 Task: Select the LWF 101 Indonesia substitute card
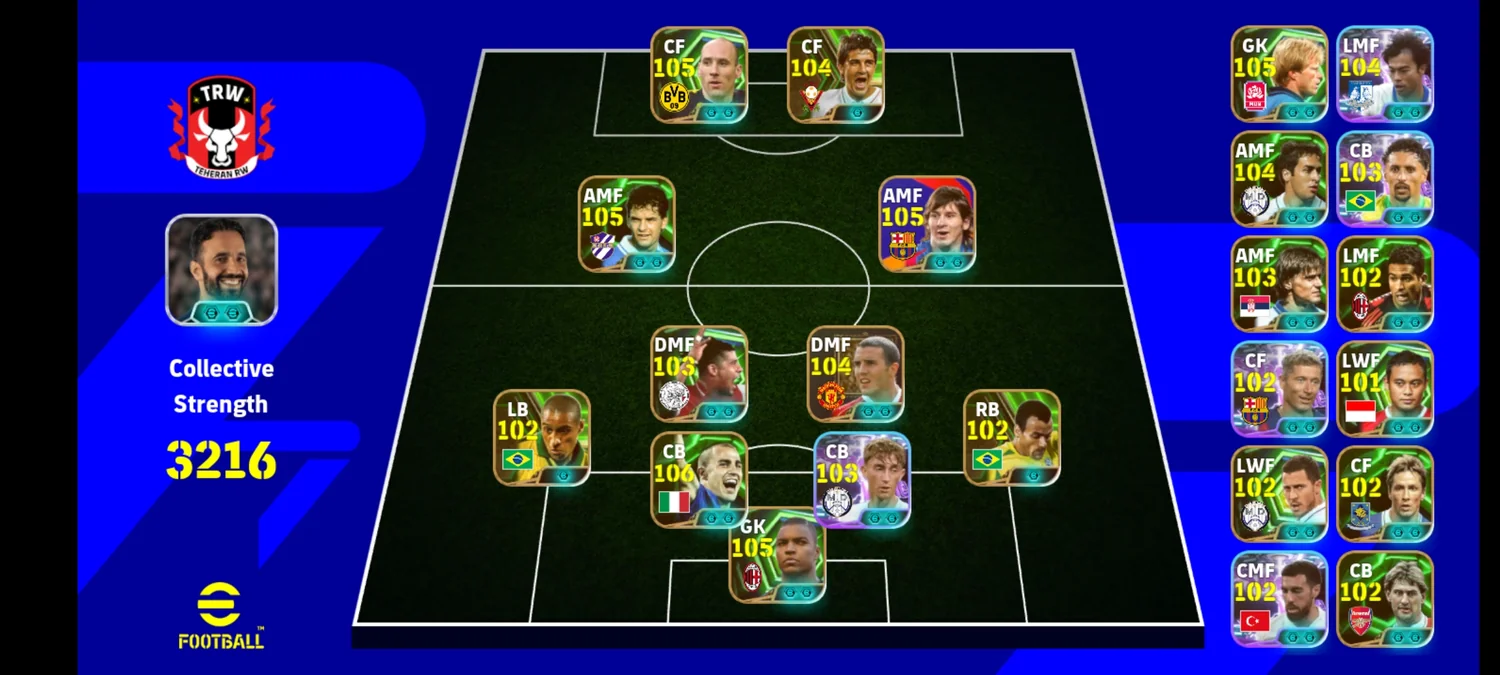(1384, 389)
